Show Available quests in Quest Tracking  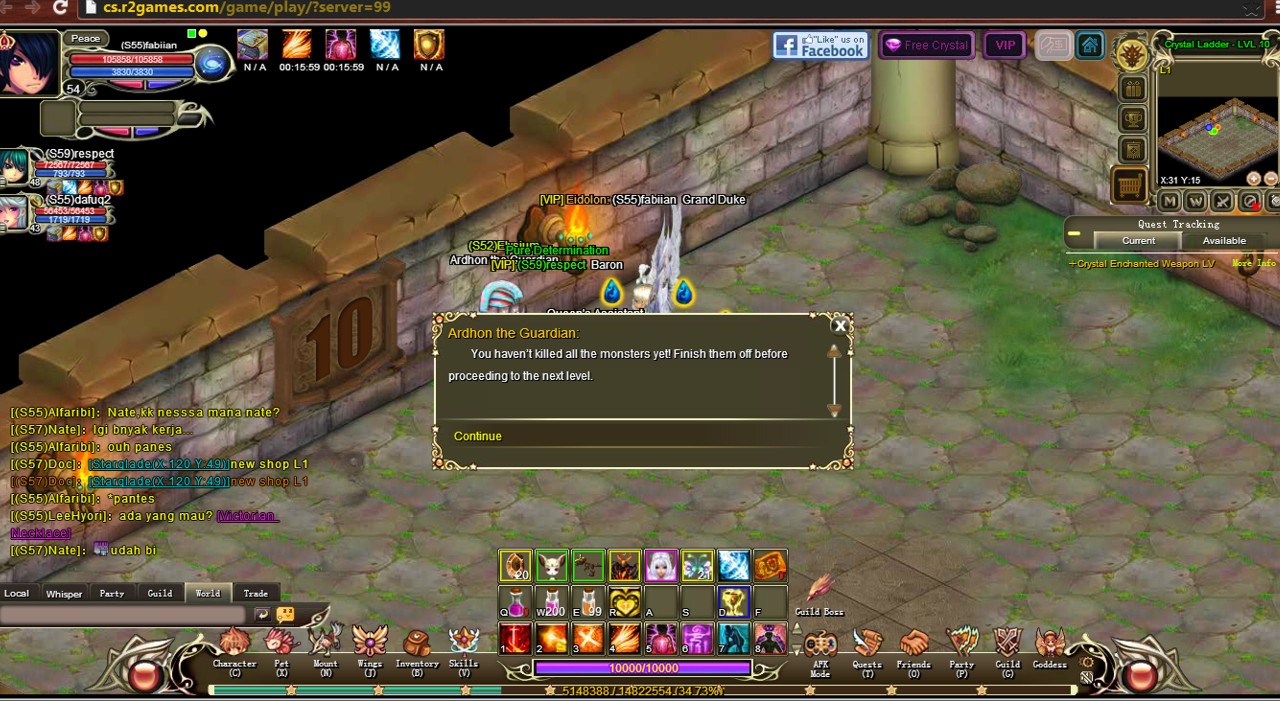tap(1224, 241)
